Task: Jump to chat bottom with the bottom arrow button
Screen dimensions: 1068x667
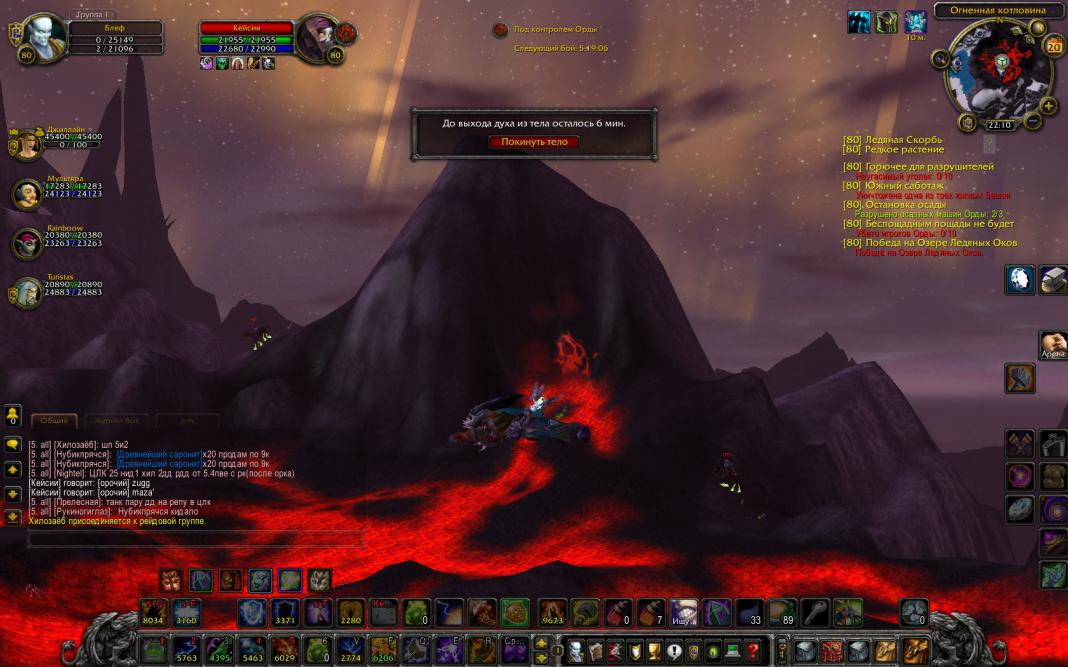Action: (13, 517)
